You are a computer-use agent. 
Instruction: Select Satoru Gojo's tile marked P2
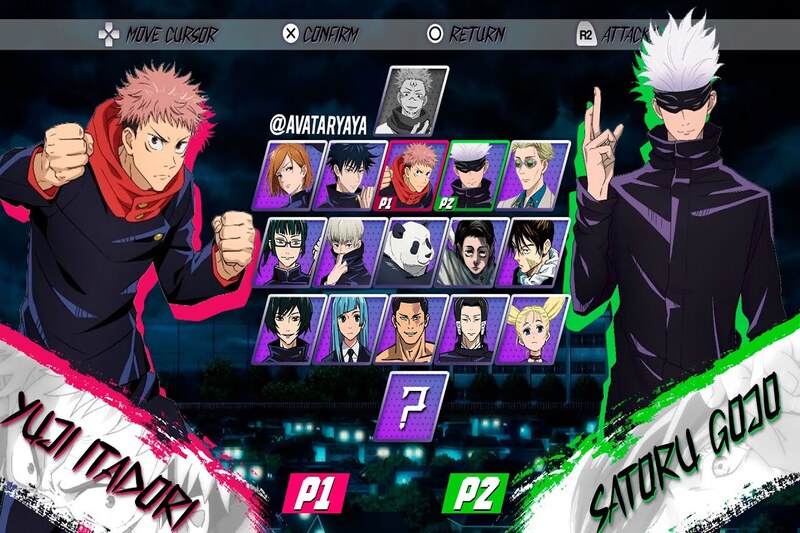click(476, 175)
